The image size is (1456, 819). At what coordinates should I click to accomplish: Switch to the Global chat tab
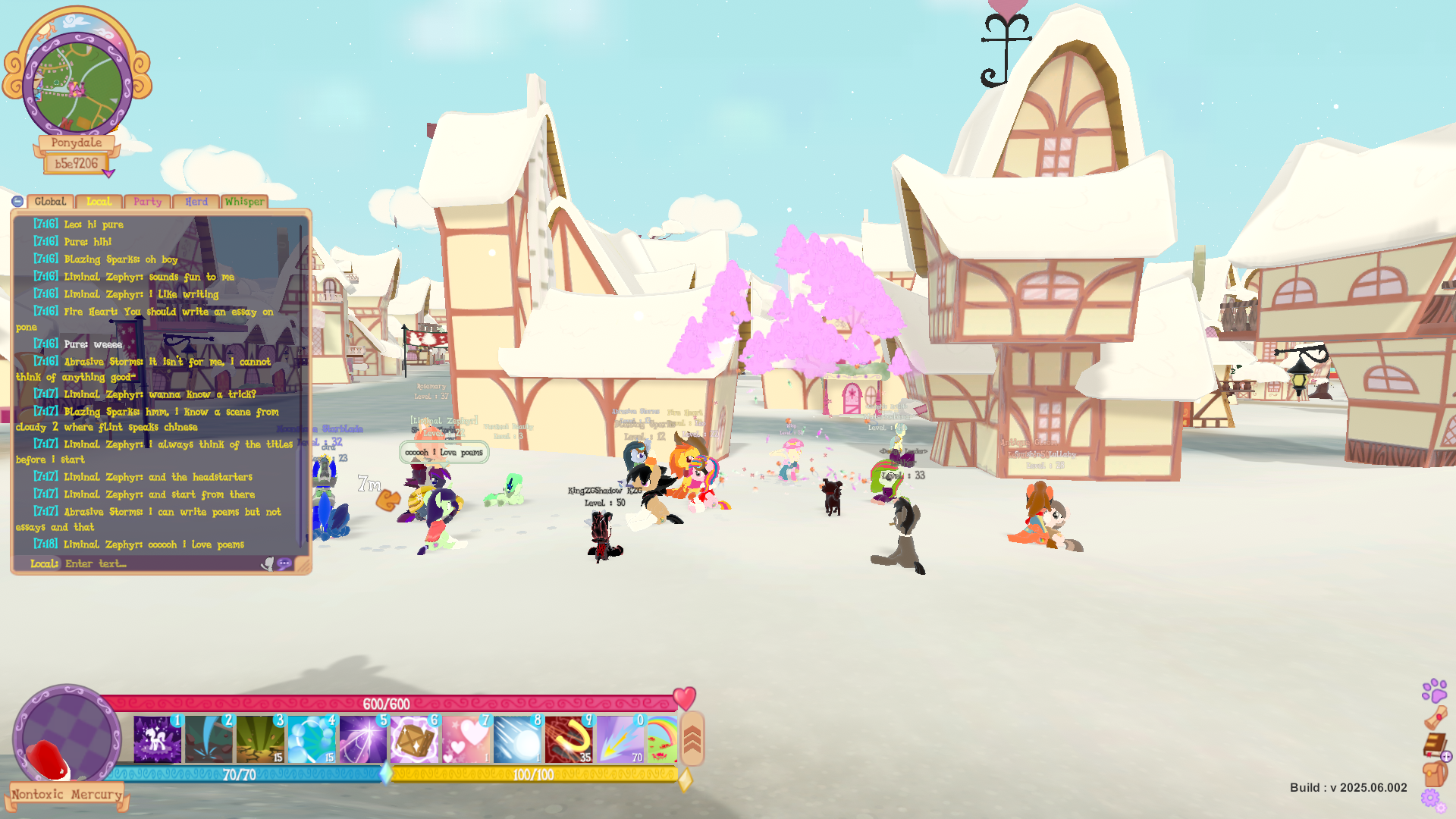click(50, 202)
